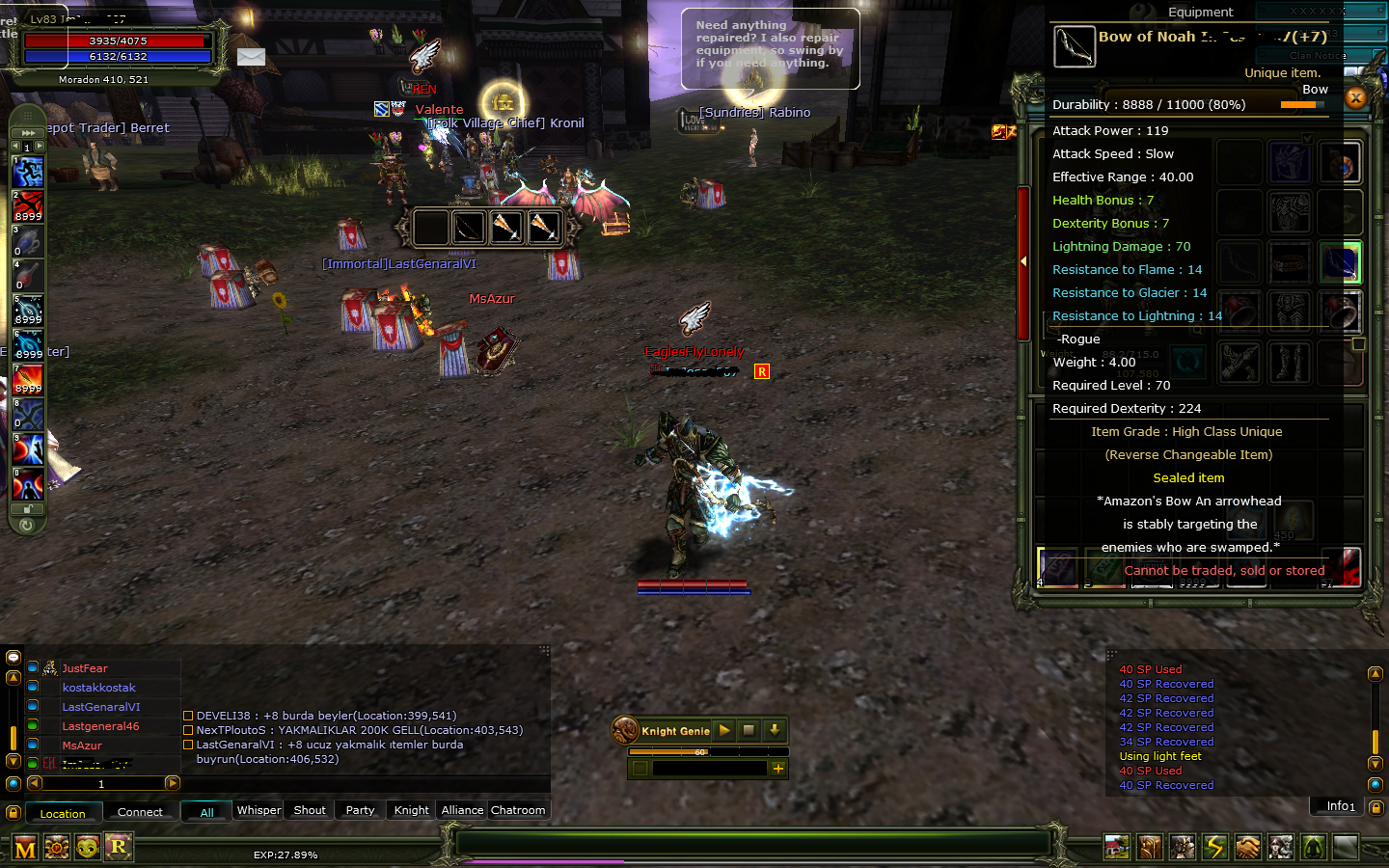Viewport: 1389px width, 868px height.
Task: Expand Knight Genie options with down arrow
Action: [776, 731]
